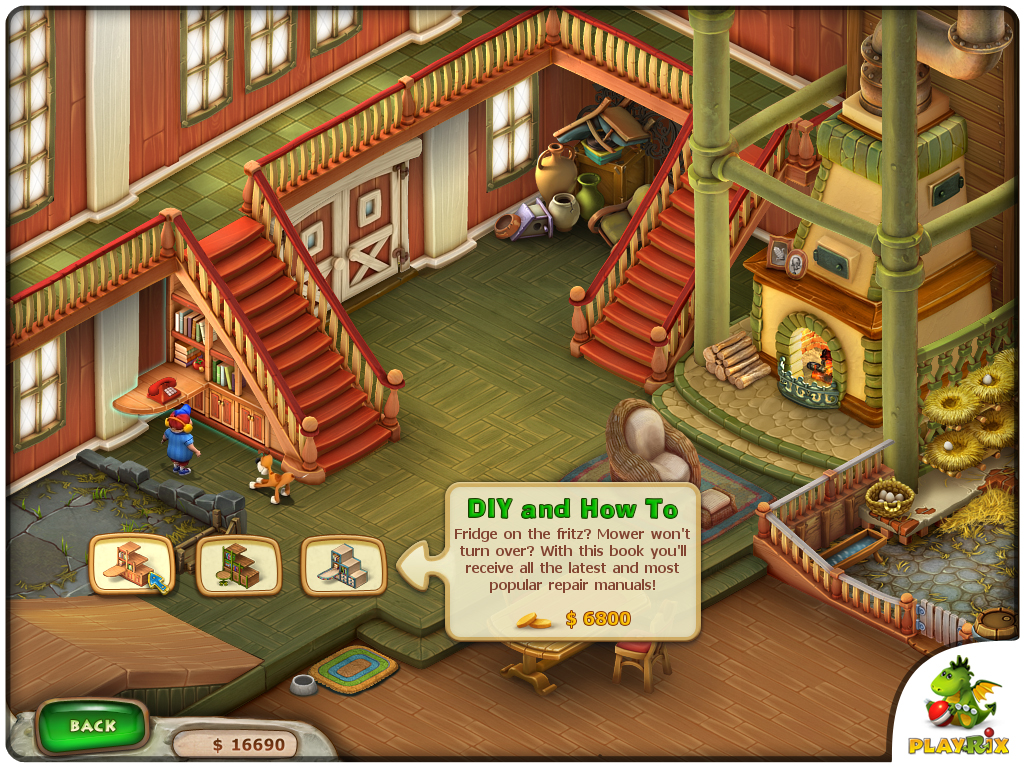The width and height of the screenshot is (1024, 768).
Task: Select the orange wooden bookshelf option
Action: (x=131, y=565)
